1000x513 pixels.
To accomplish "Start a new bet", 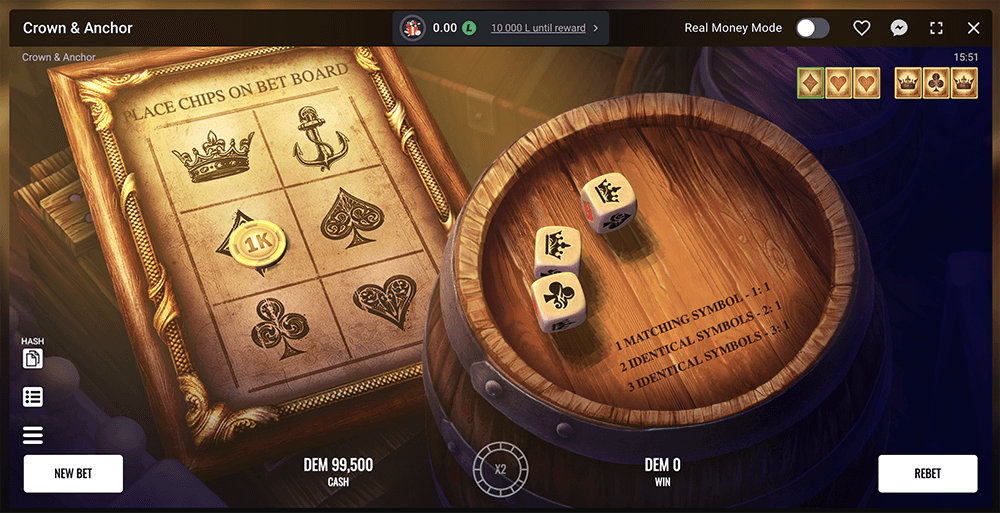I will [x=73, y=474].
